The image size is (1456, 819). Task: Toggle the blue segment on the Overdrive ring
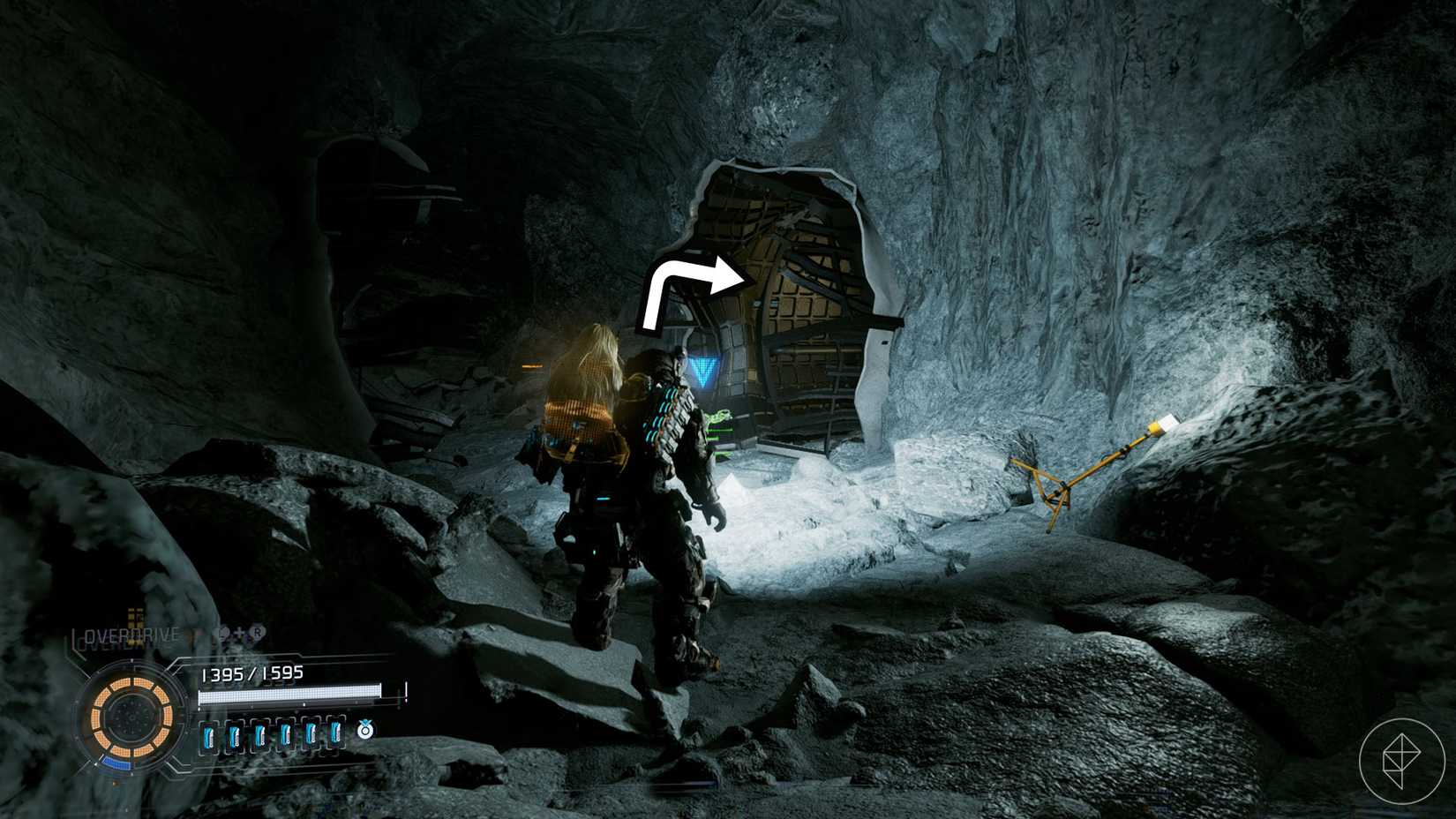click(117, 763)
